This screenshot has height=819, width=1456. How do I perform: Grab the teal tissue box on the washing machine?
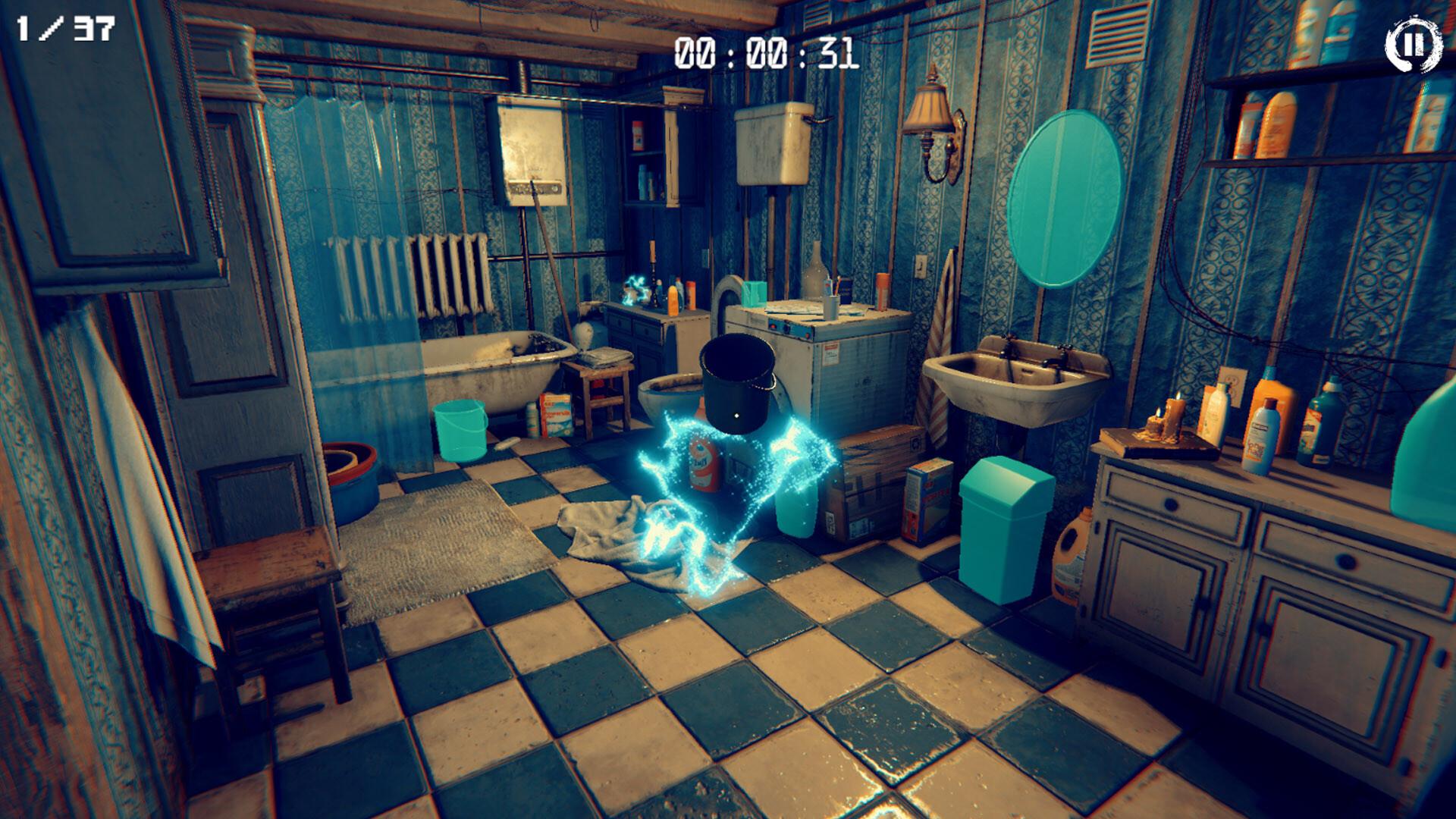[754, 294]
